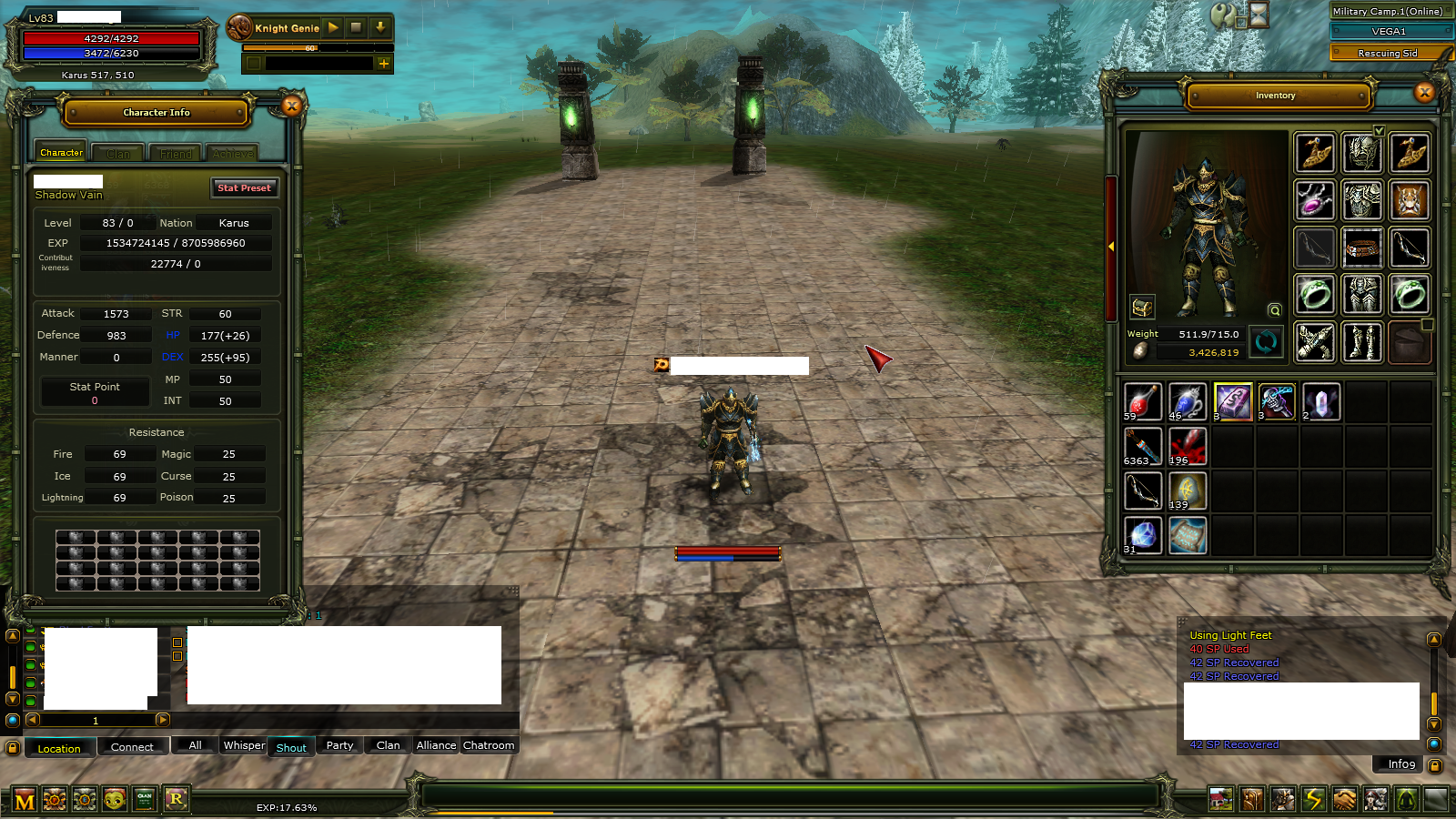The width and height of the screenshot is (1456, 819).
Task: Toggle the Knight Genie checkbox
Action: 254,64
